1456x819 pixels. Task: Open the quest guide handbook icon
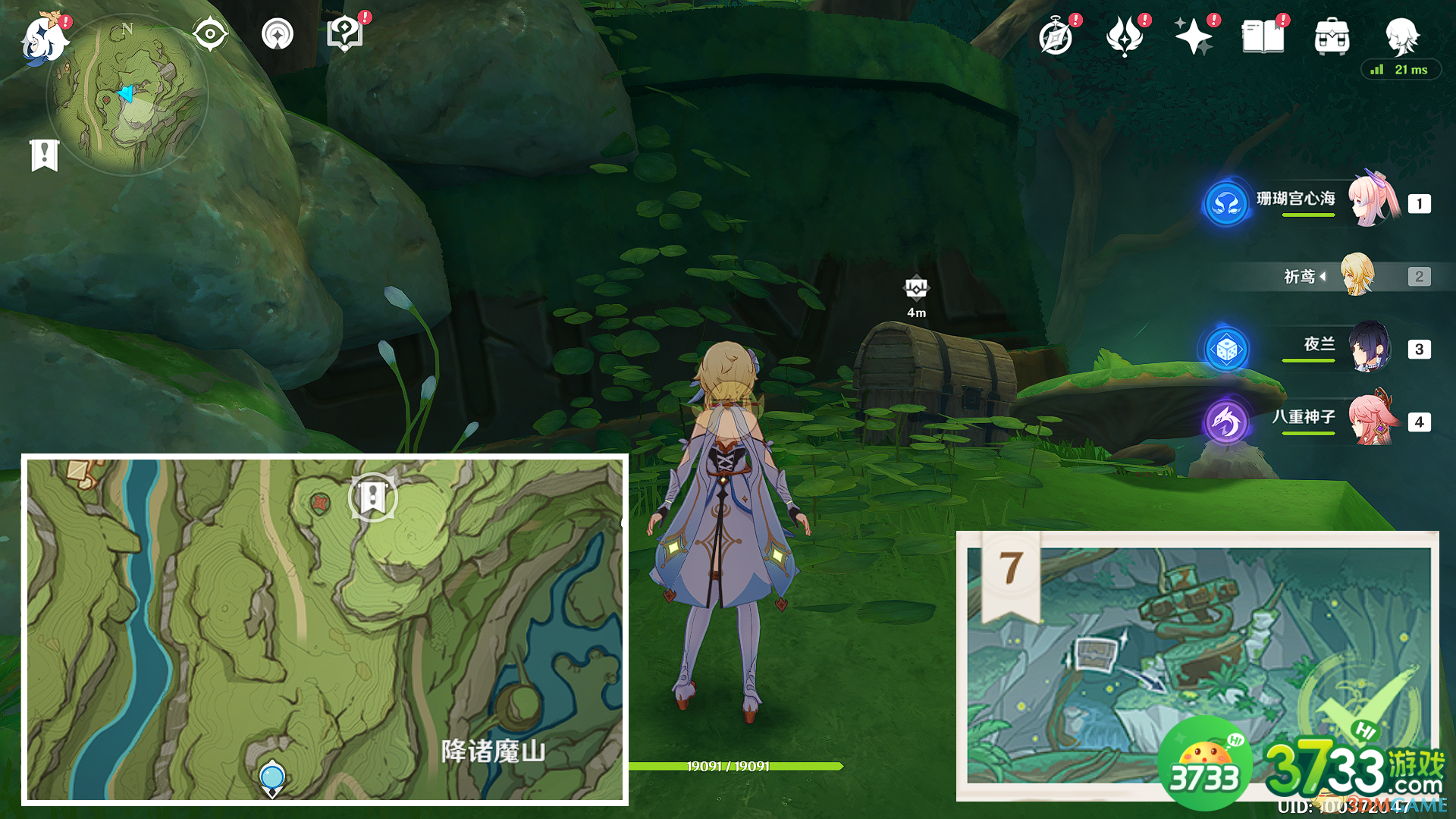(345, 33)
